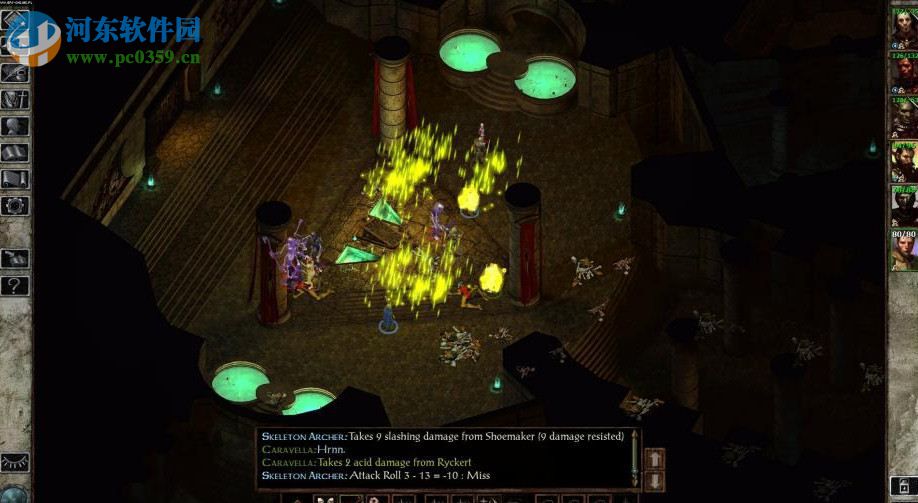This screenshot has width=918, height=503.
Task: Open the options gear icon
Action: pyautogui.click(x=16, y=205)
